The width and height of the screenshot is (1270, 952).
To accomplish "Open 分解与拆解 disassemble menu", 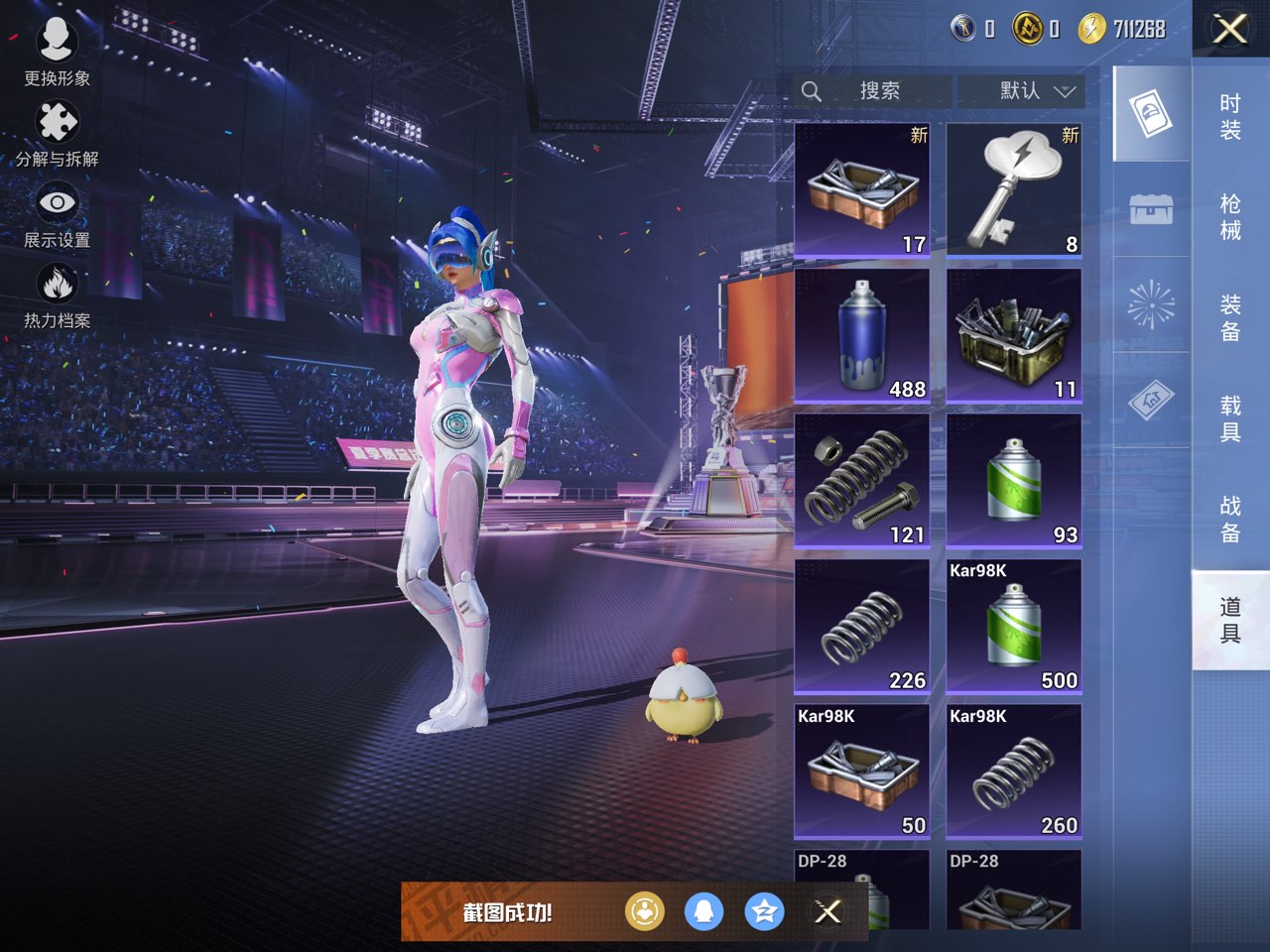I will (x=57, y=134).
